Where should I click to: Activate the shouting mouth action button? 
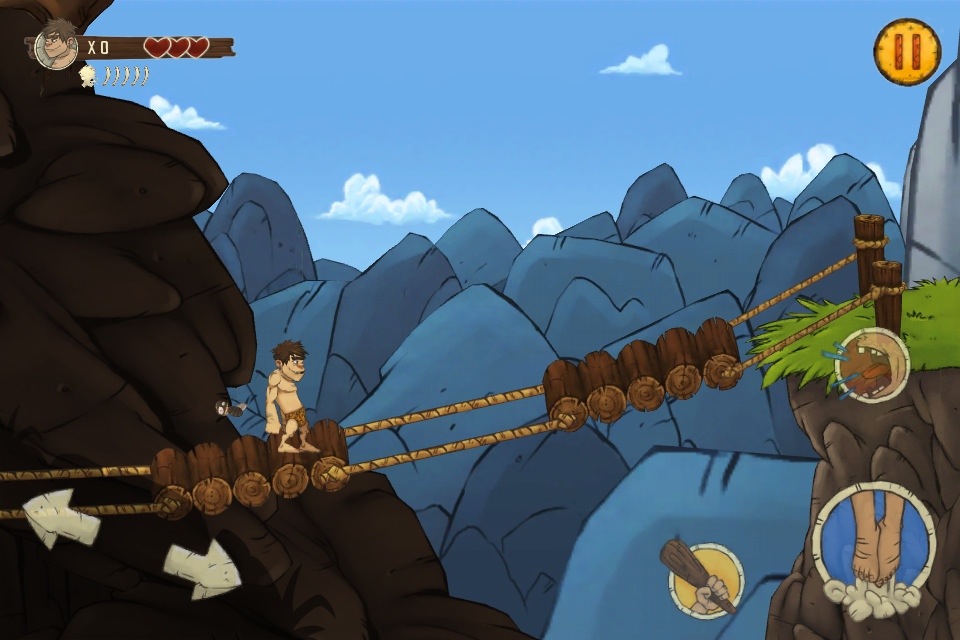coord(871,365)
